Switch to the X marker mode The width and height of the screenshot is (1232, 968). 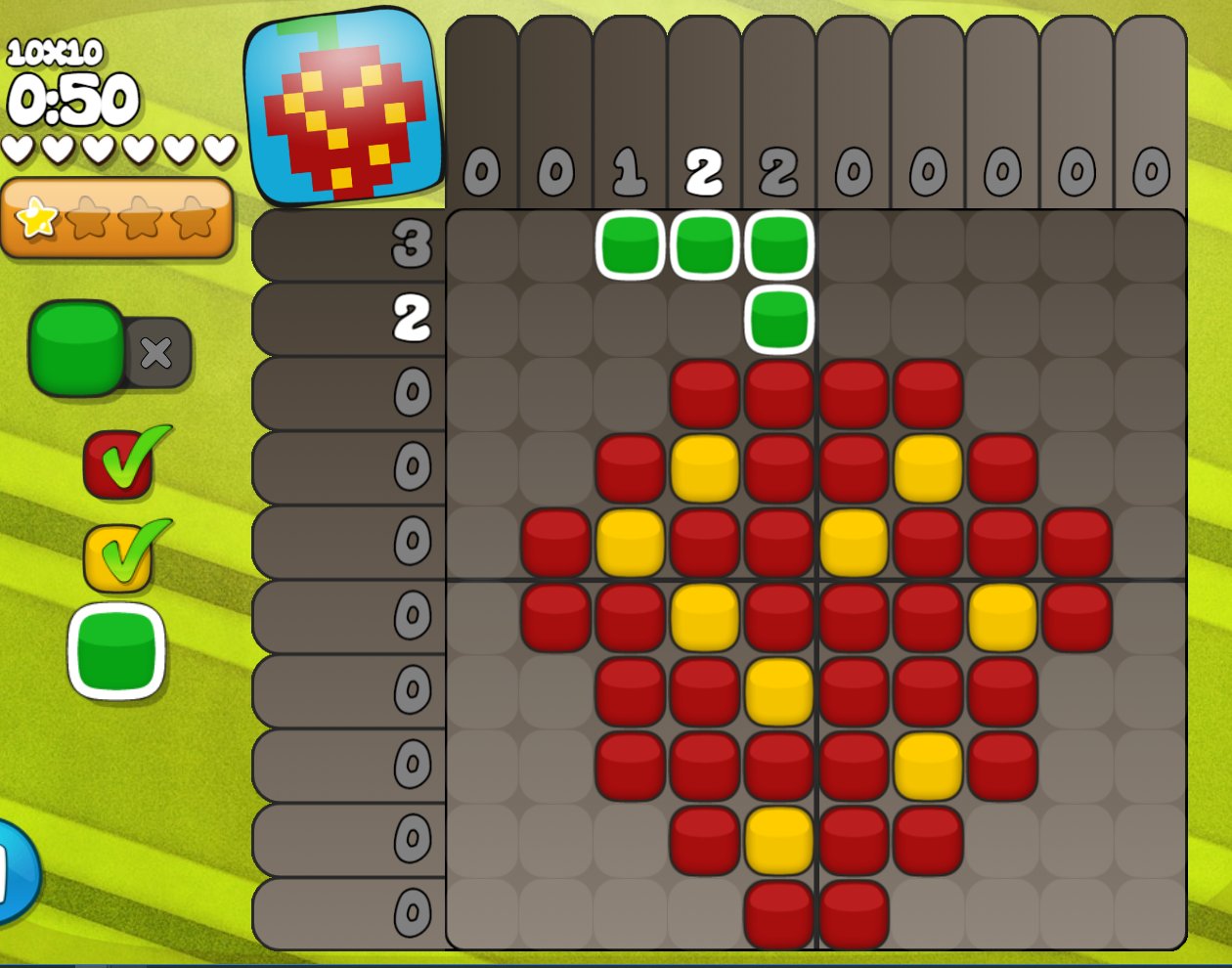[x=156, y=352]
